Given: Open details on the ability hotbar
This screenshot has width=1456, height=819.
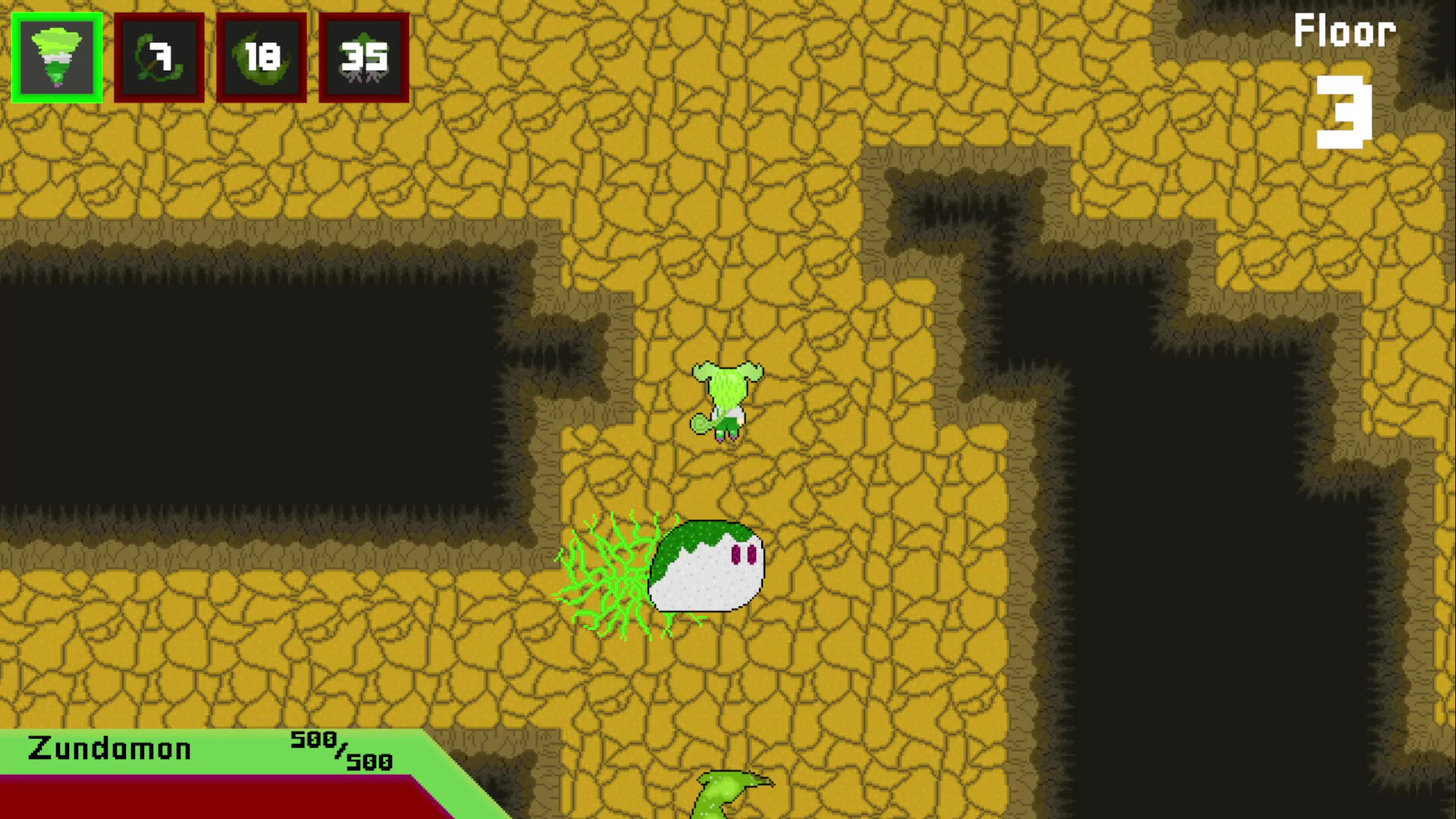Looking at the screenshot, I should (x=209, y=57).
